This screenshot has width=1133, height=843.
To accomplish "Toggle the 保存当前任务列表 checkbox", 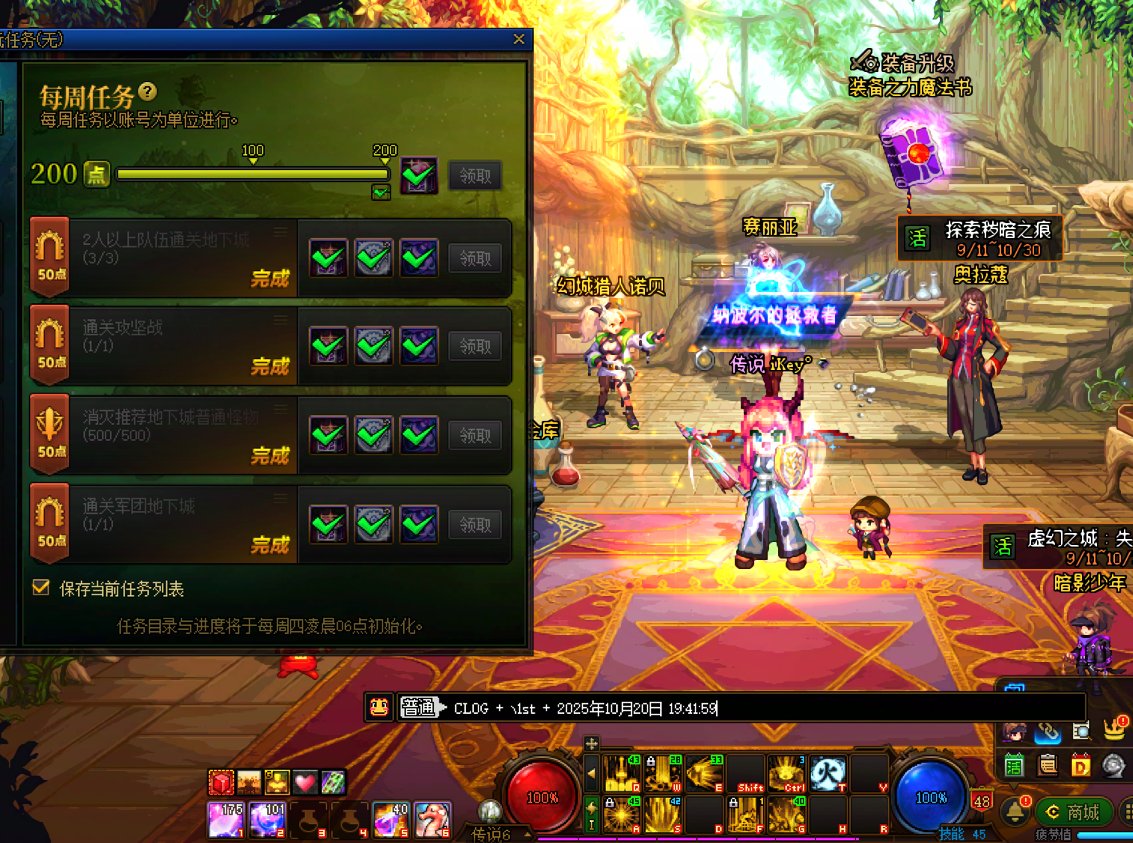I will [41, 588].
